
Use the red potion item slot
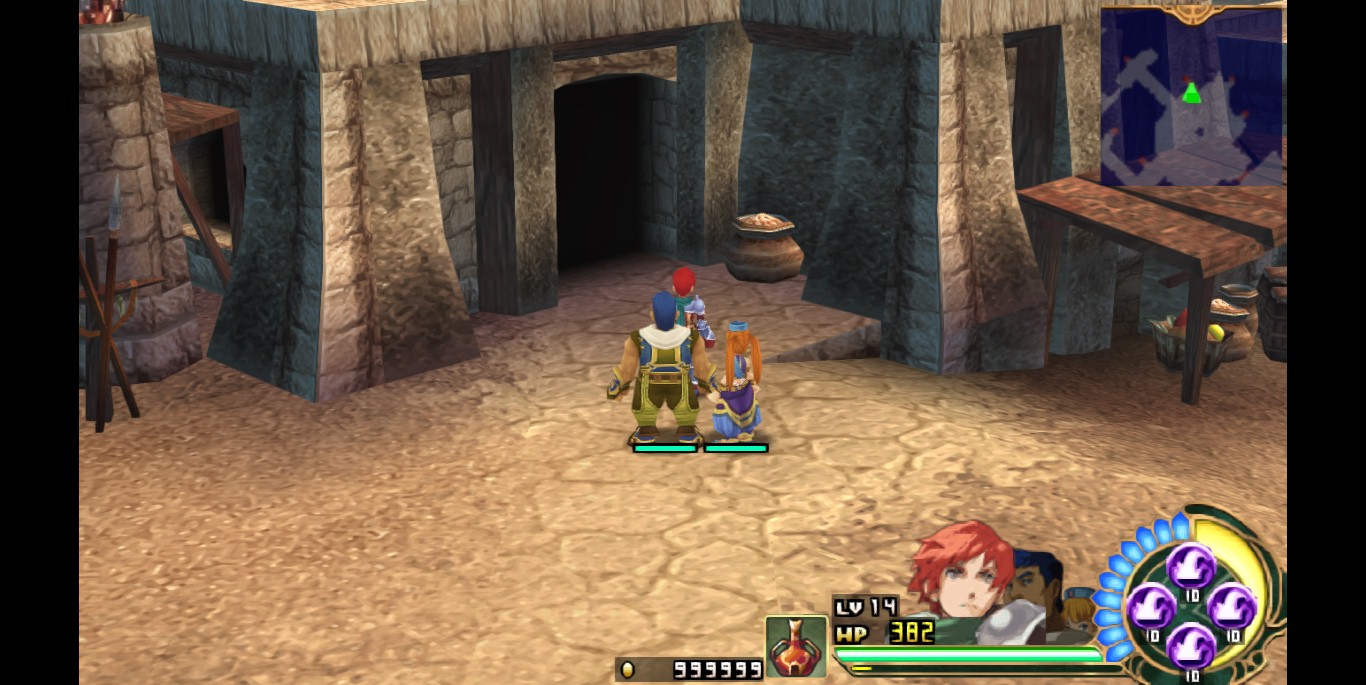[x=796, y=646]
